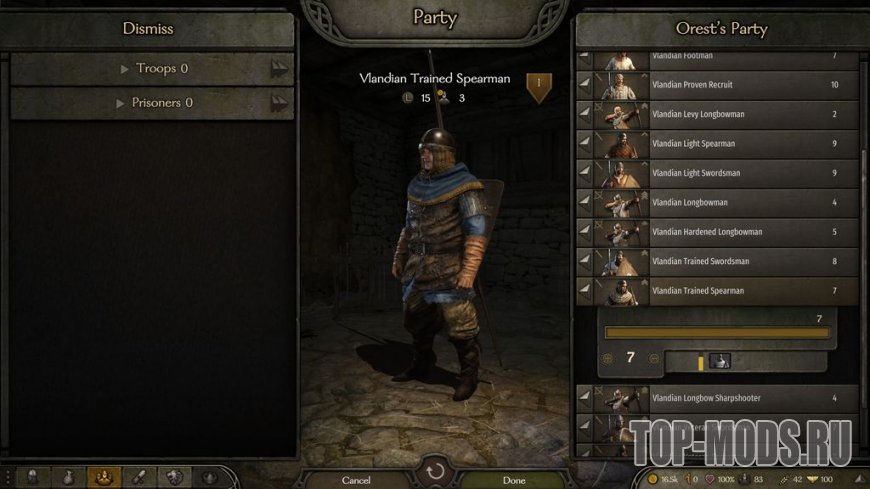Image resolution: width=870 pixels, height=489 pixels.
Task: Transfer all prisoners with Prisoners double-arrow button
Action: tap(279, 103)
